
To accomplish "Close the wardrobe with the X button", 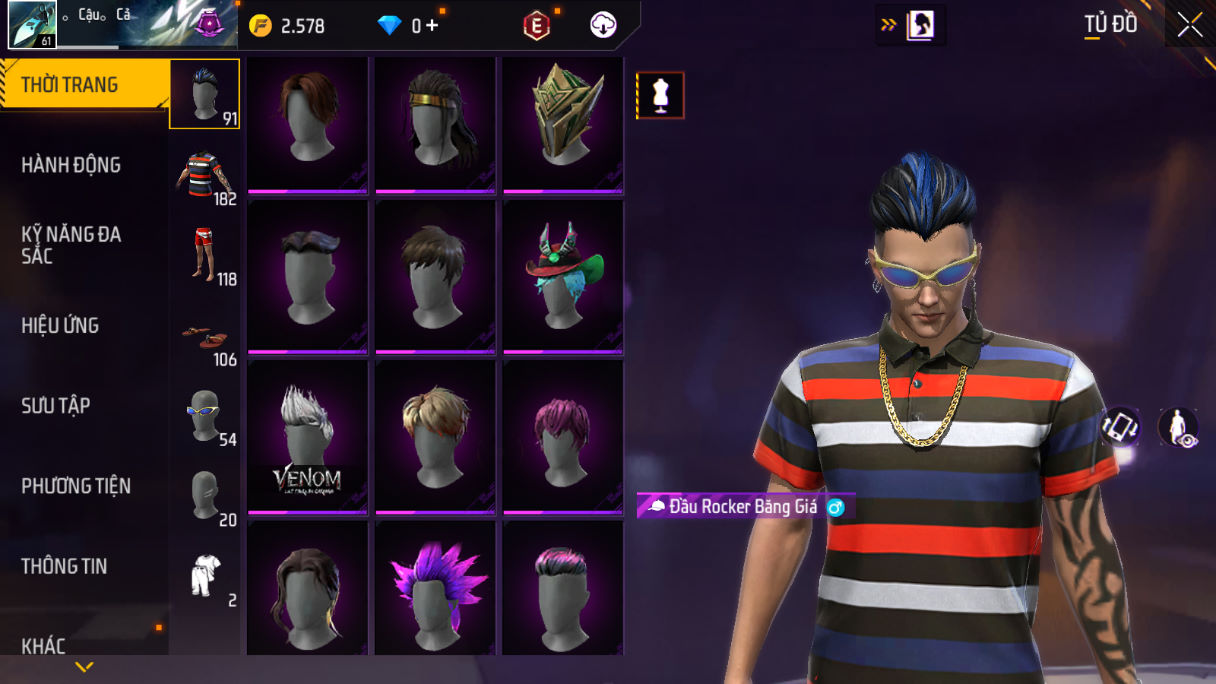I will click(x=1189, y=25).
